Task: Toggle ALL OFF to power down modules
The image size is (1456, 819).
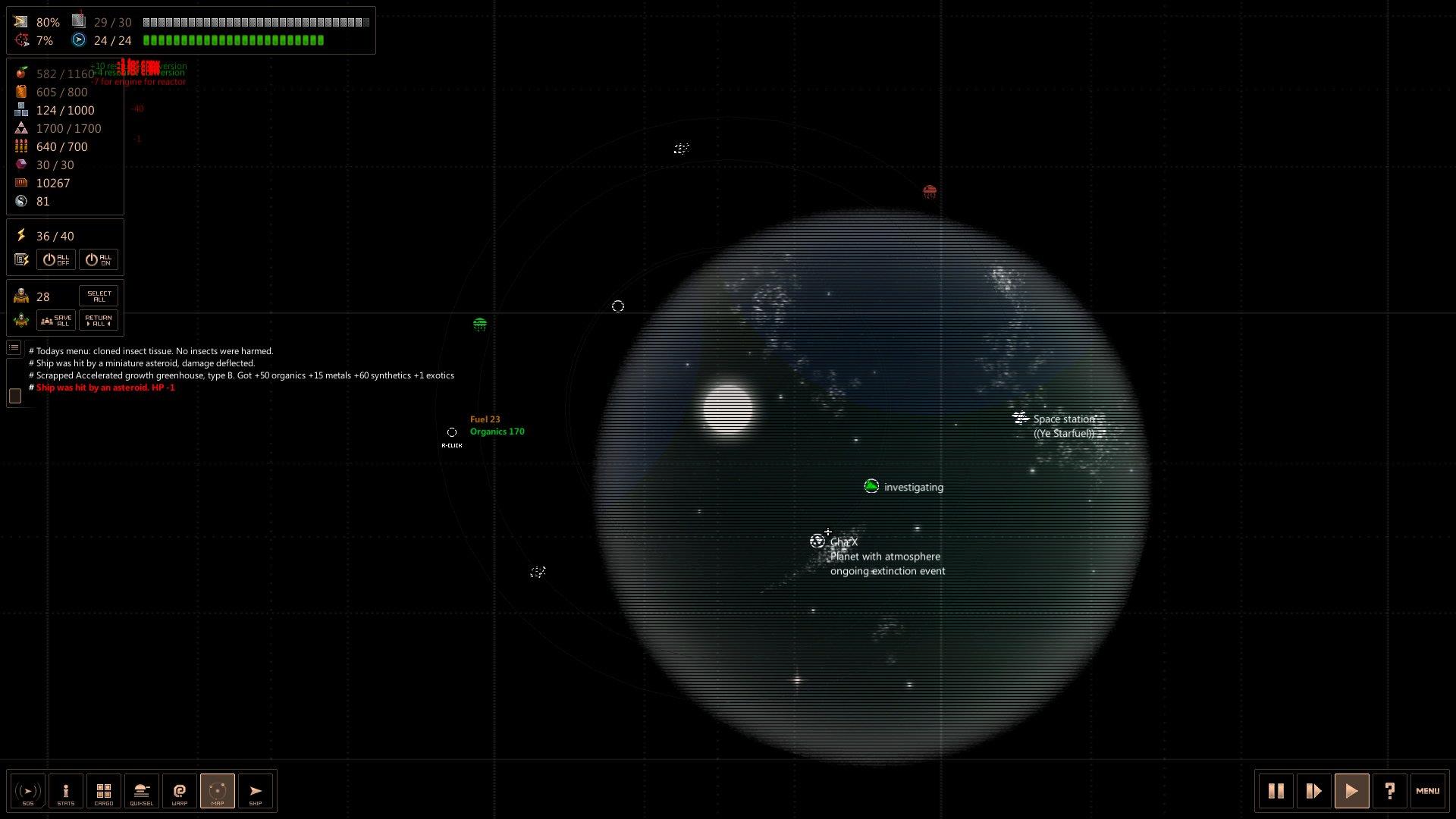Action: [55, 259]
